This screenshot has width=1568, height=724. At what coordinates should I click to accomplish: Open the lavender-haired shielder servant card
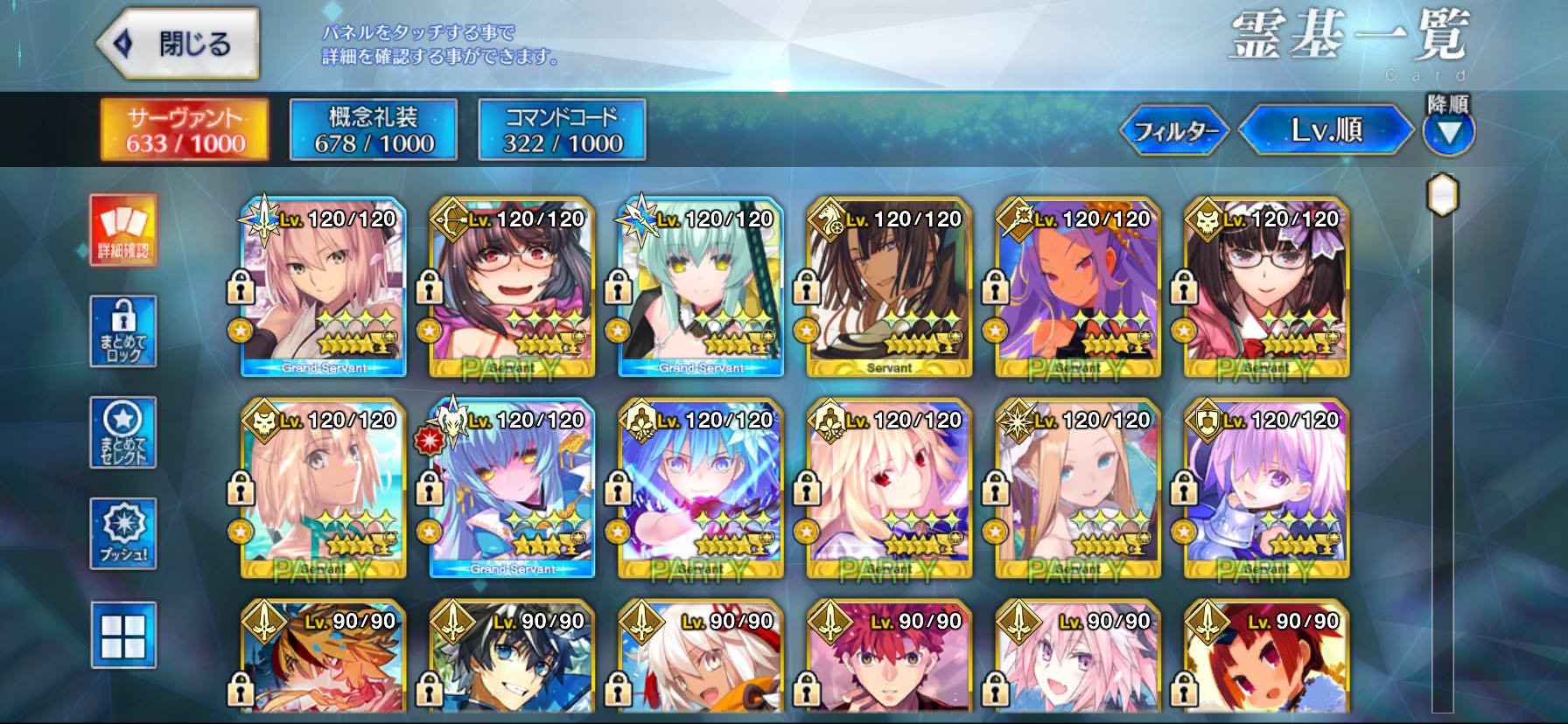(x=1266, y=490)
